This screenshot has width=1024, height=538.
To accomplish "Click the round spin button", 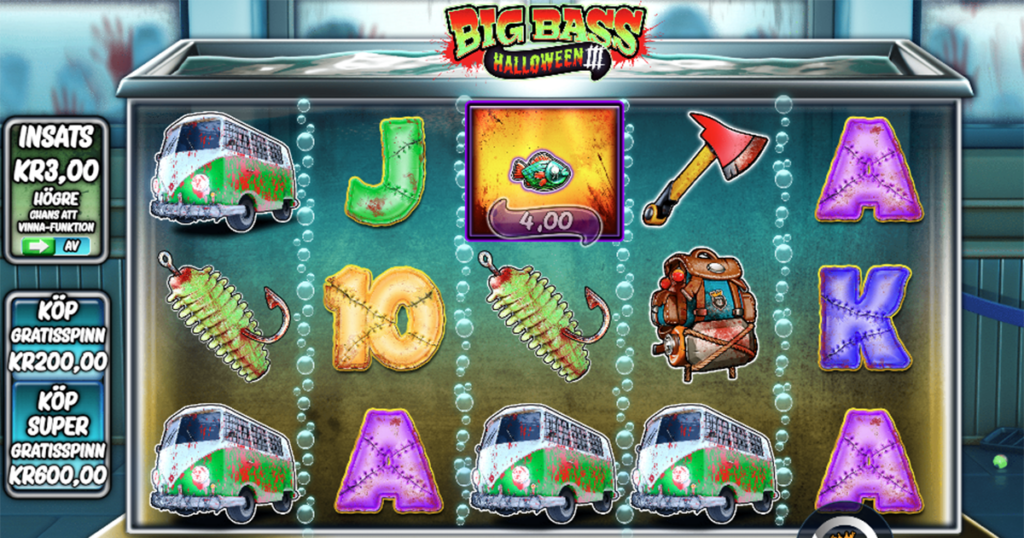I will [x=843, y=527].
